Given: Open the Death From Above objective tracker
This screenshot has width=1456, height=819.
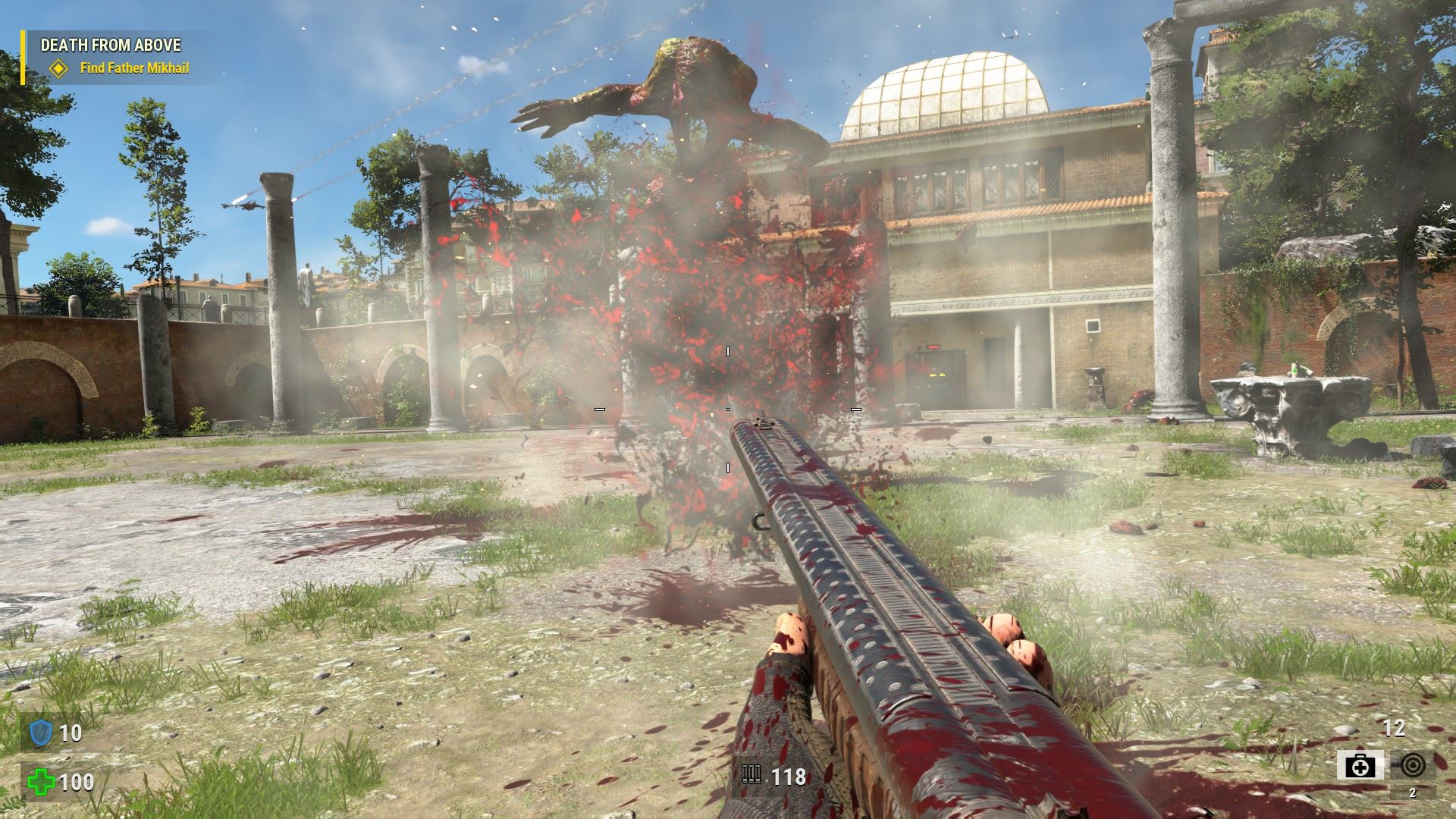Looking at the screenshot, I should click(x=111, y=45).
